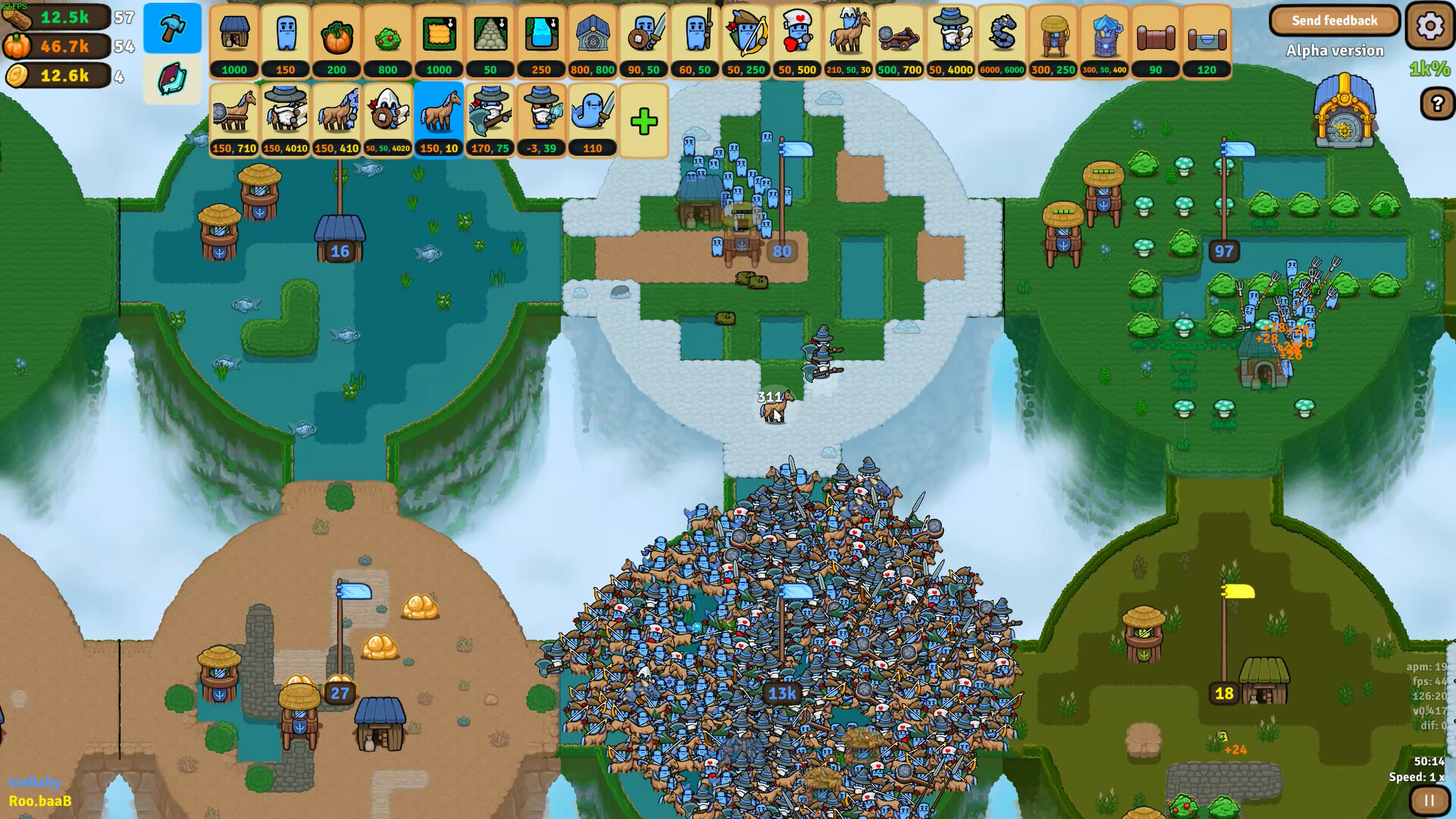Select the archer unit icon
The height and width of the screenshot is (819, 1456).
point(747,34)
